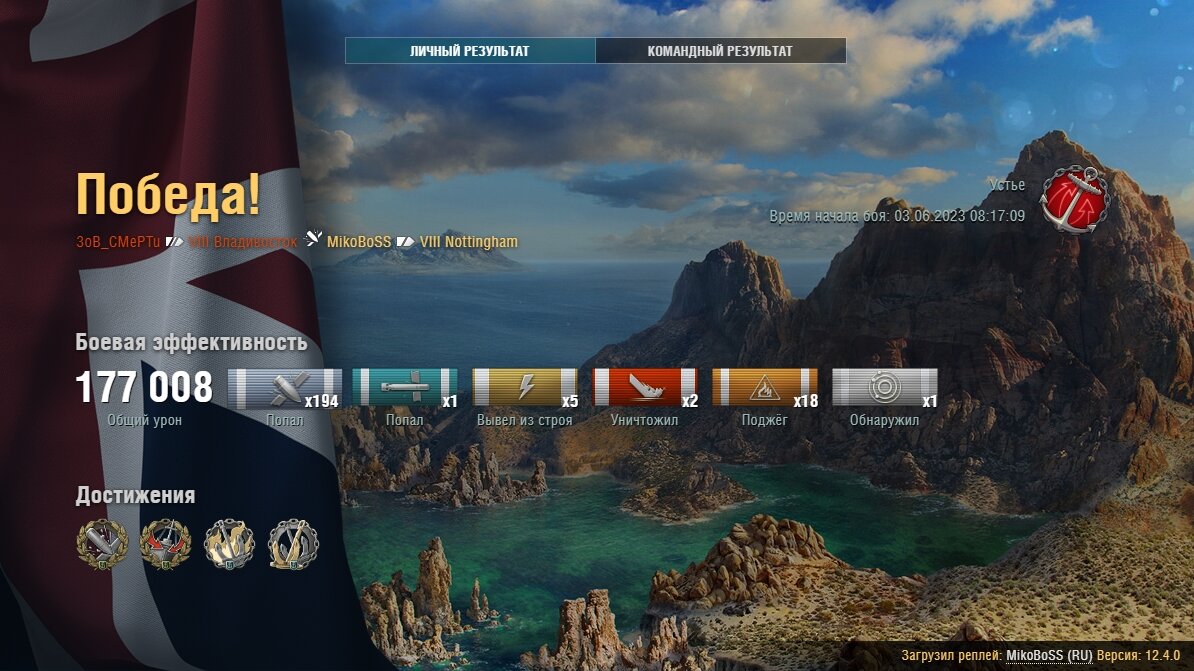The width and height of the screenshot is (1194, 671).
Task: Select the shell hits ribbon x194
Action: pyautogui.click(x=285, y=387)
